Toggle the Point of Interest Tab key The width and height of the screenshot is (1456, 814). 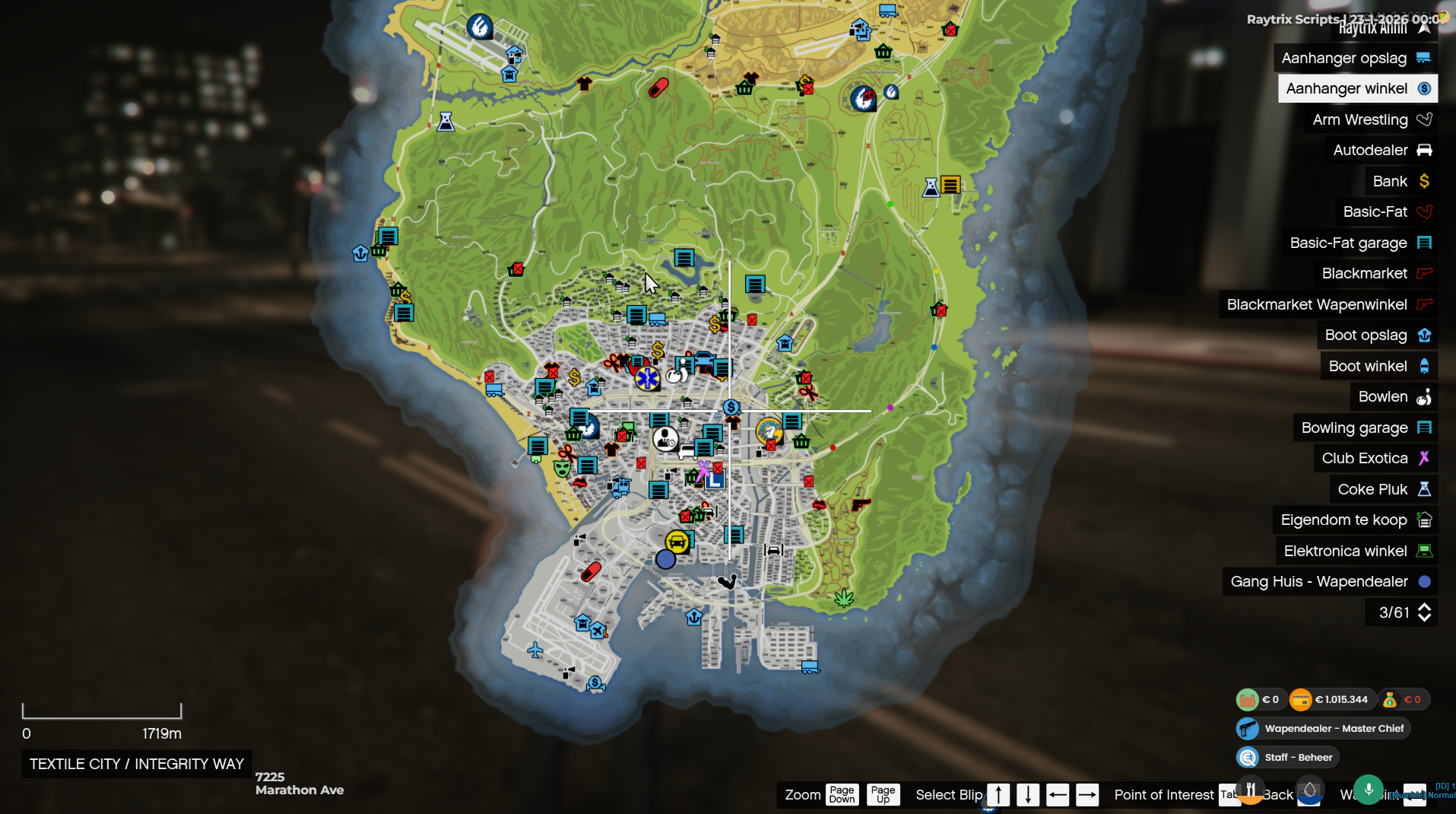[x=1230, y=794]
